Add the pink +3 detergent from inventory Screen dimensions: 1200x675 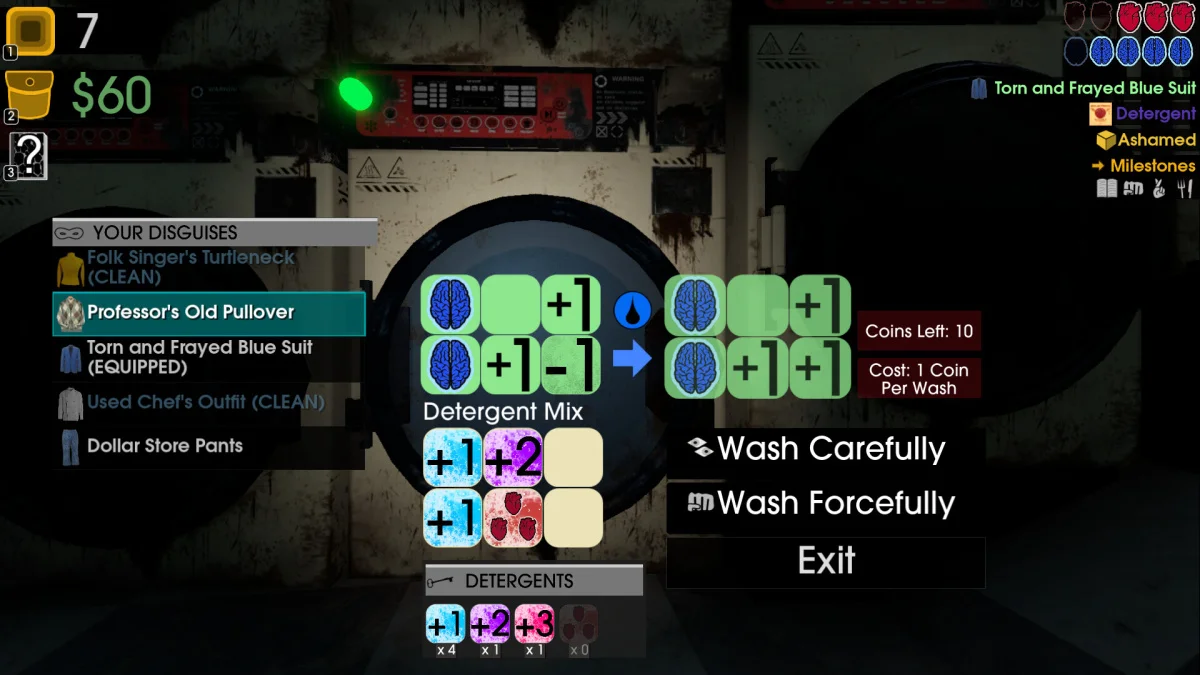coord(534,626)
